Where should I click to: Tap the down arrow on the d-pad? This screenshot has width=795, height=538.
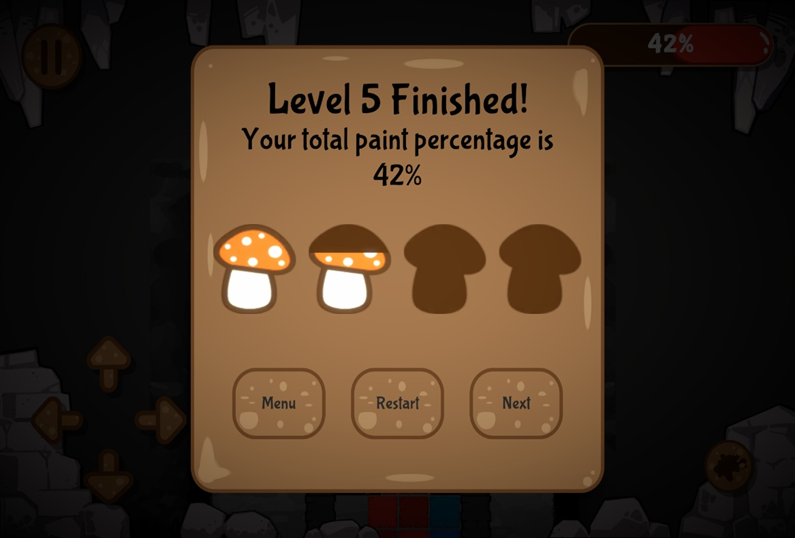click(109, 476)
